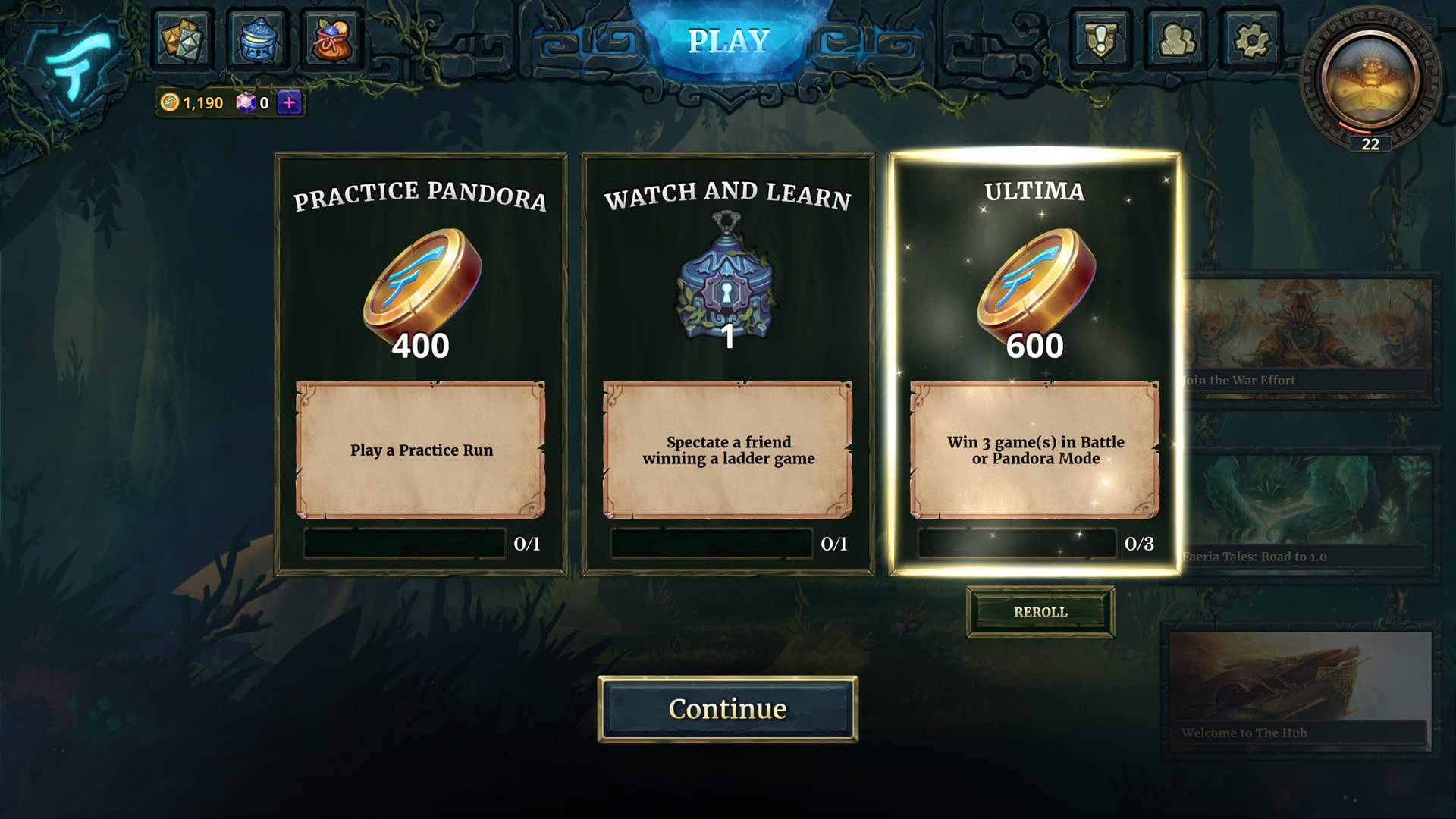Add gems with the plus button
Viewport: 1456px width, 819px height.
(x=289, y=102)
